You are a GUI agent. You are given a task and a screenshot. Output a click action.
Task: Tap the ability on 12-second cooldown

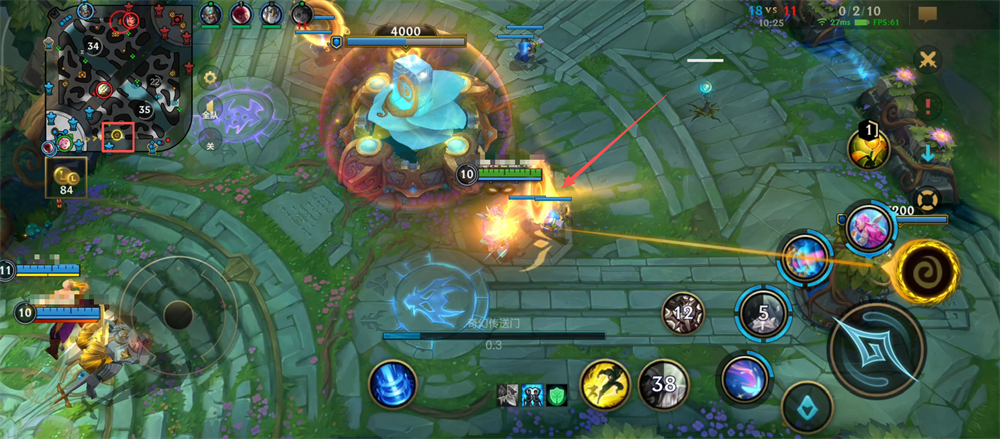point(684,313)
